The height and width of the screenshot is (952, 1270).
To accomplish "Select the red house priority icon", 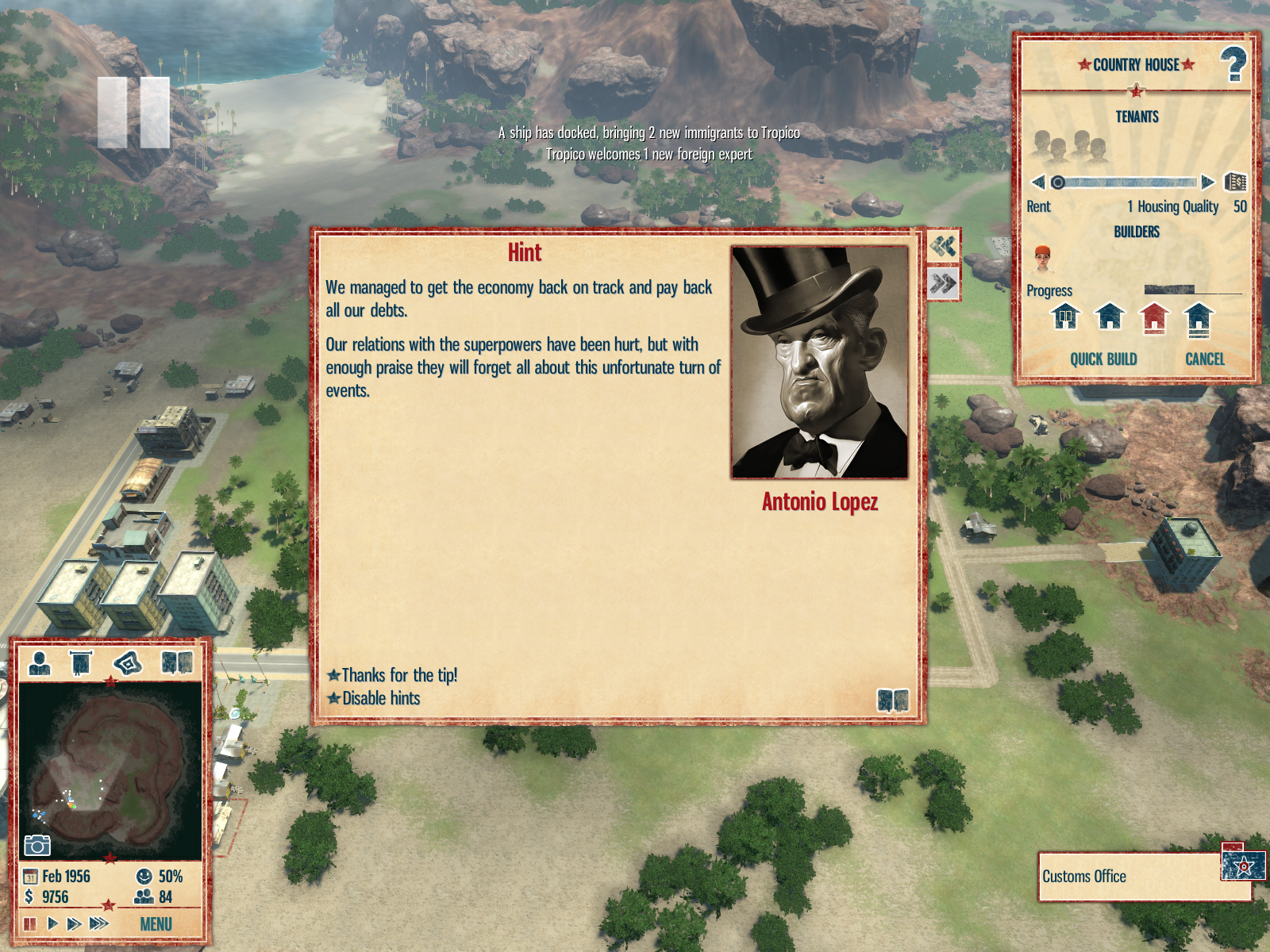I will point(1154,318).
